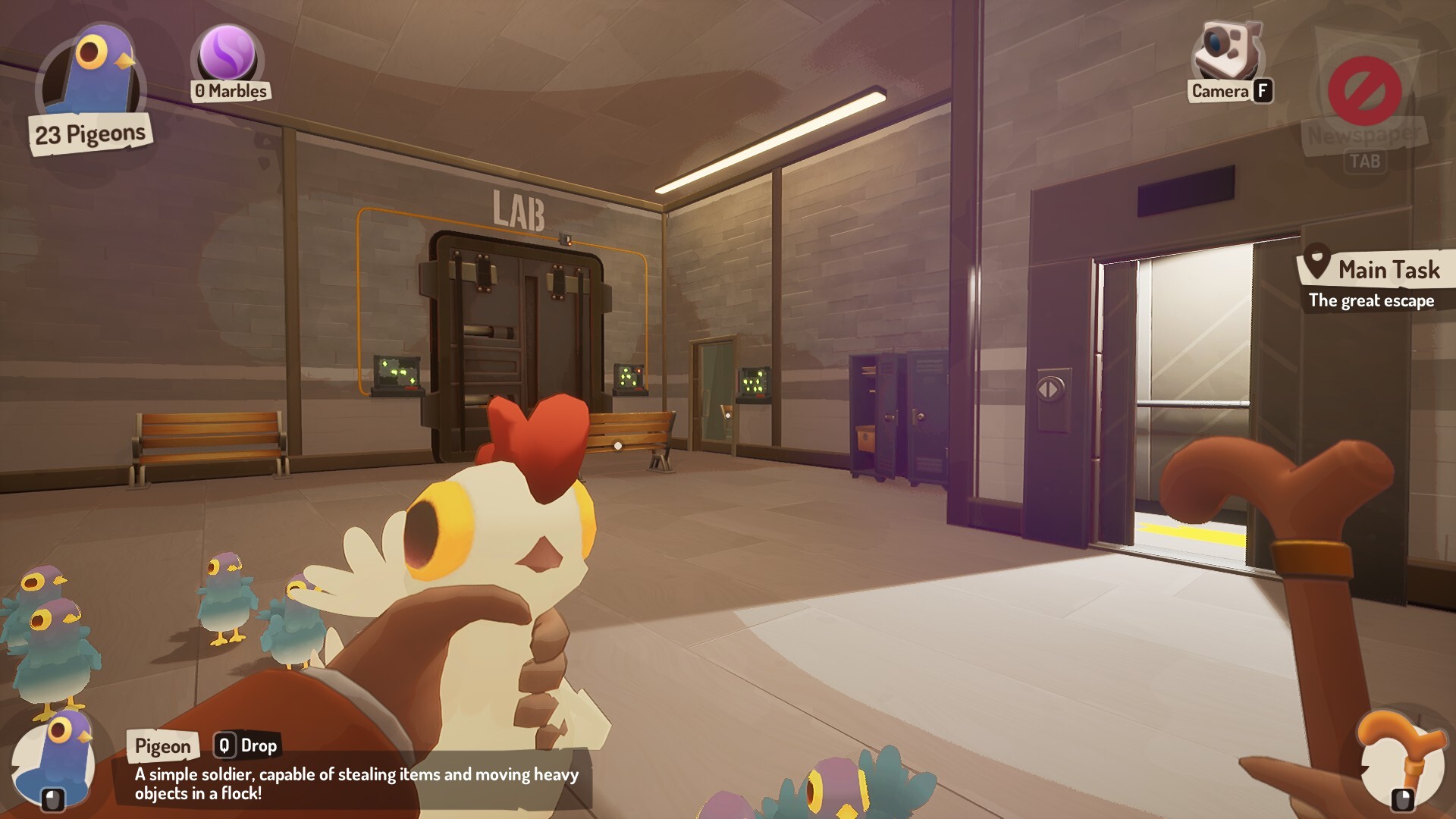Select the disabled Newspaper icon

1364,91
